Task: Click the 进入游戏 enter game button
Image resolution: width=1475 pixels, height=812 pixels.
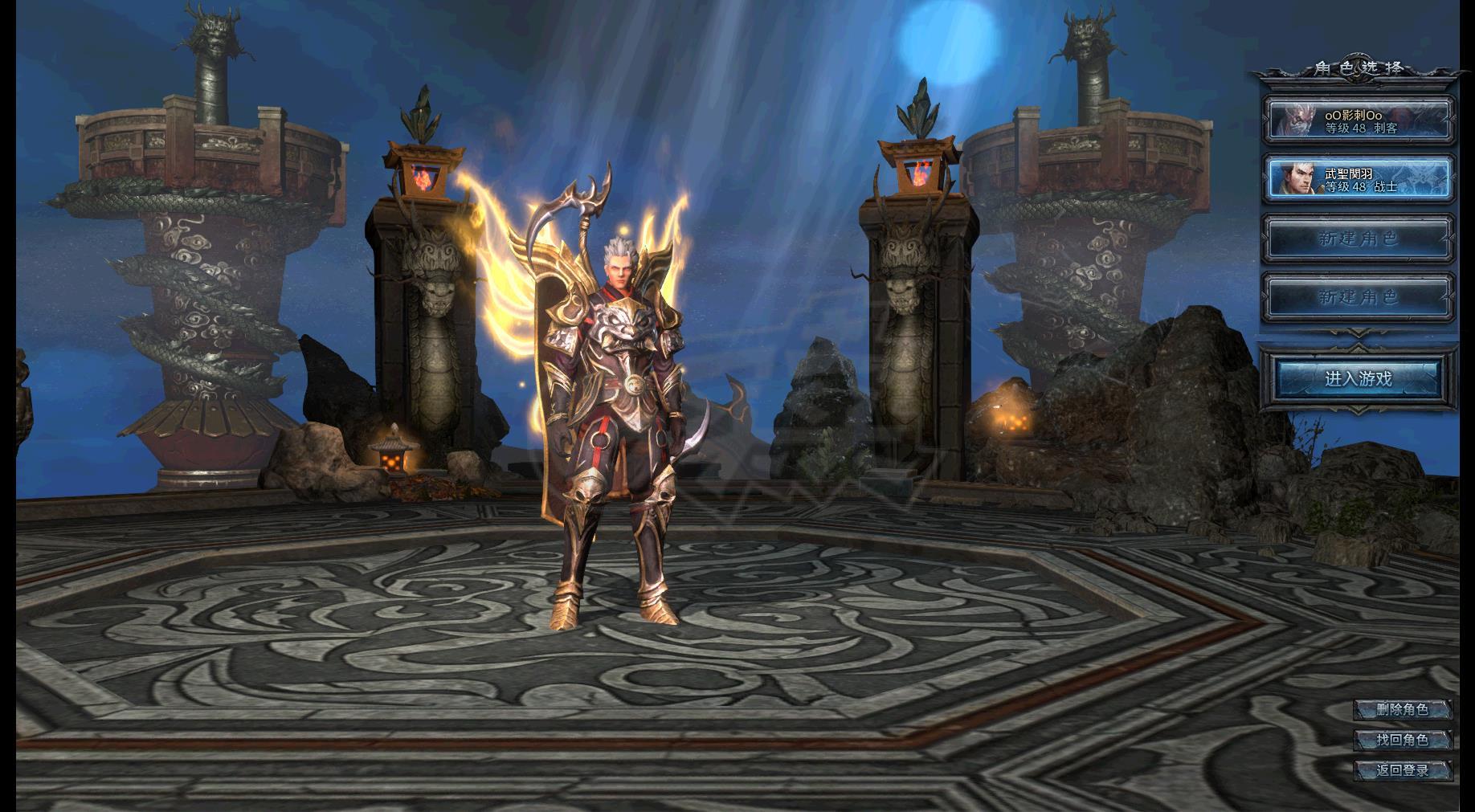Action: [1358, 378]
